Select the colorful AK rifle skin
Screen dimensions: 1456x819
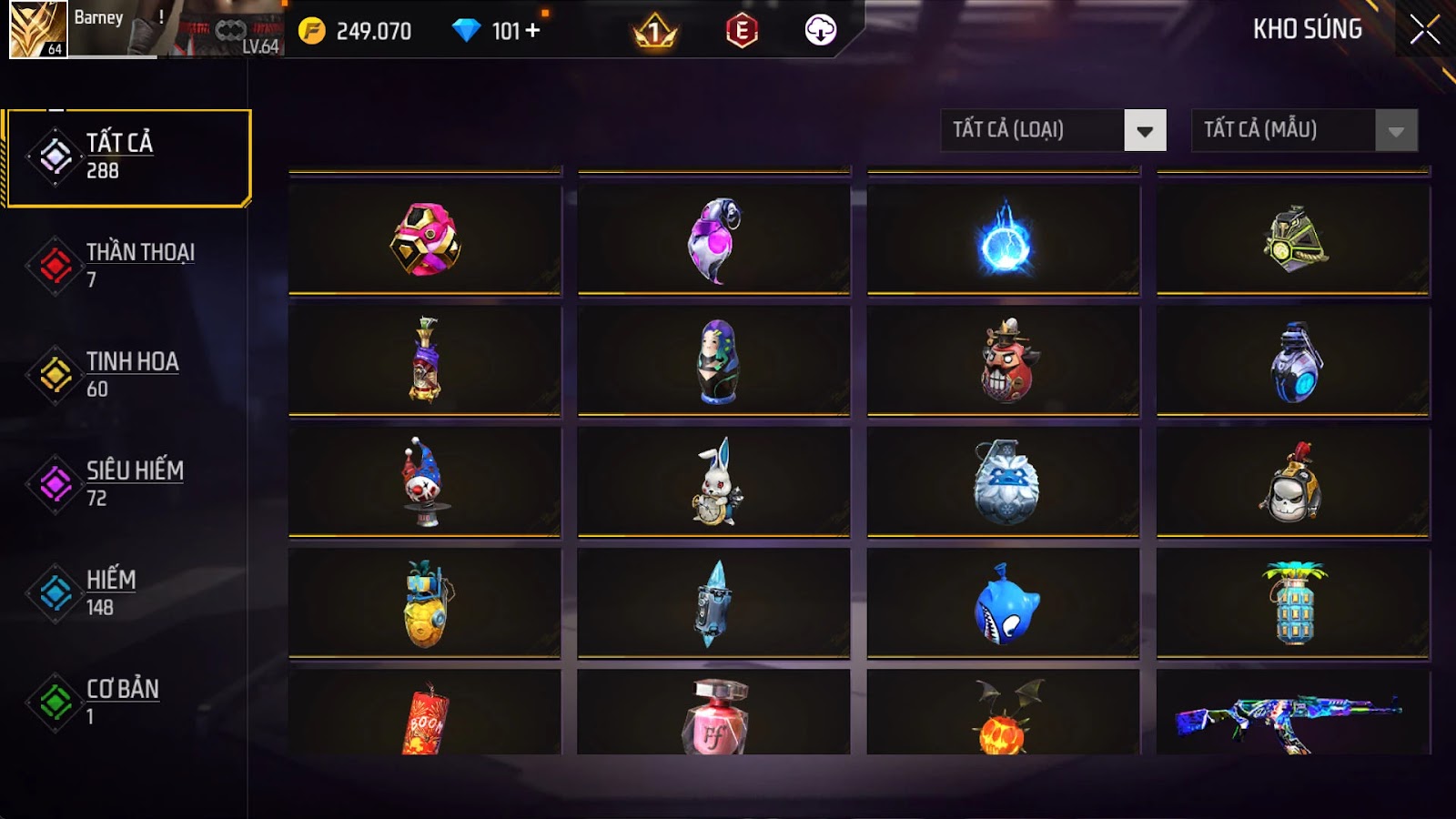1292,717
